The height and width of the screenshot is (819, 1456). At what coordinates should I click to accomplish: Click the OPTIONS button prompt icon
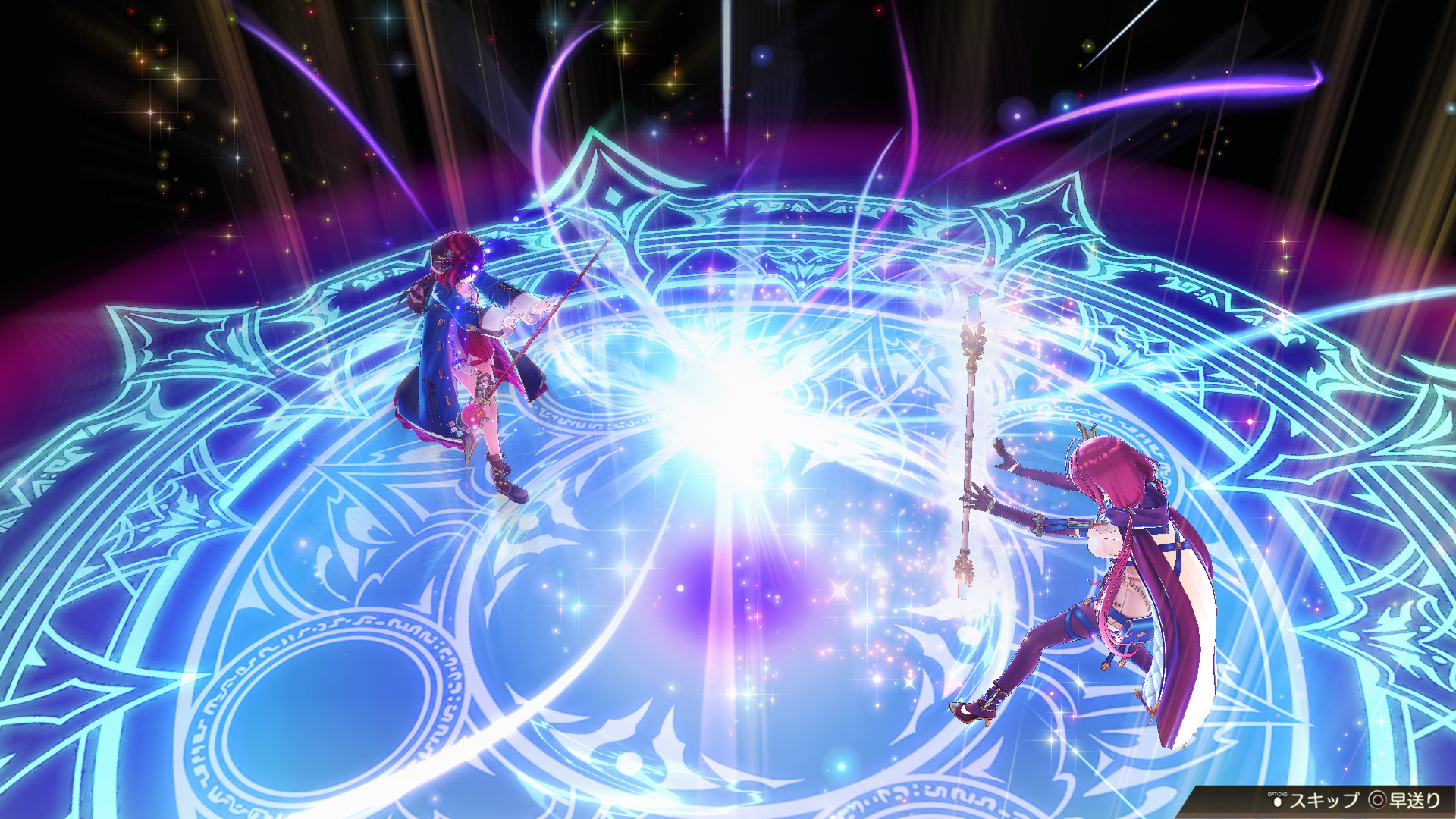coord(1277,802)
